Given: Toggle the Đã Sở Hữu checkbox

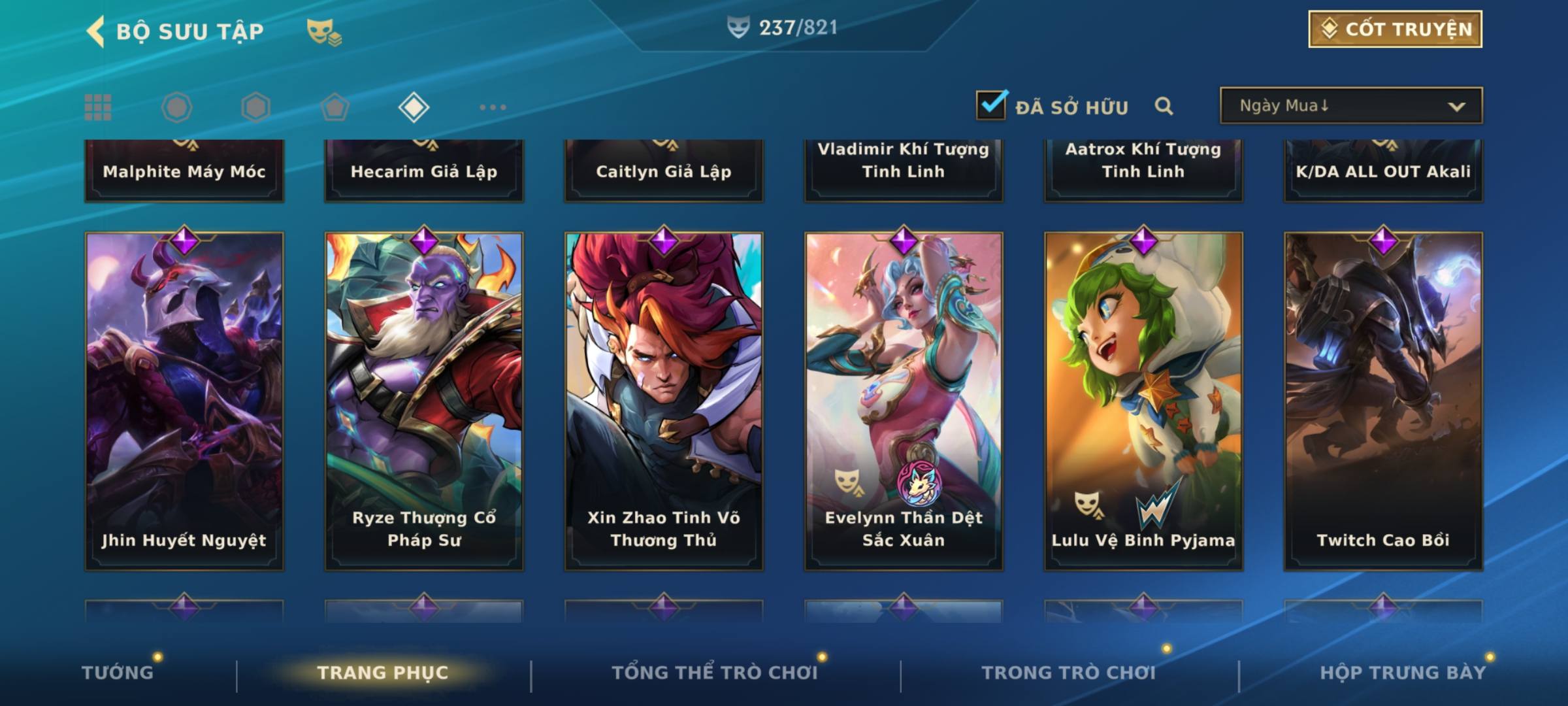Looking at the screenshot, I should tap(990, 105).
